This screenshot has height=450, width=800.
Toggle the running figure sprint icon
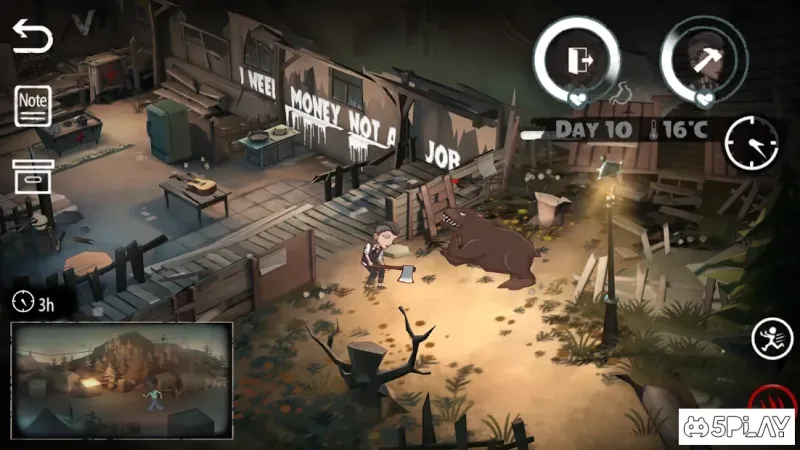pos(771,338)
